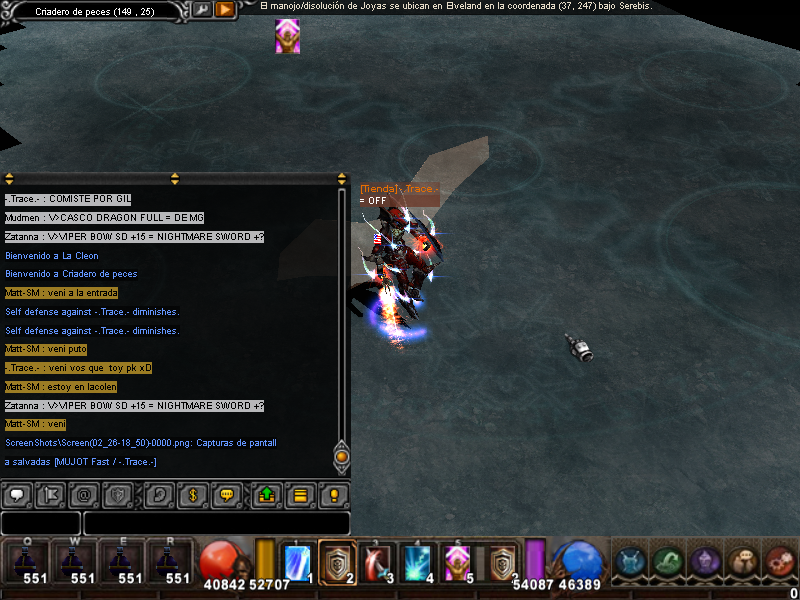800x600 pixels.
Task: Open the purple helmet character menu icon
Action: [x=705, y=562]
